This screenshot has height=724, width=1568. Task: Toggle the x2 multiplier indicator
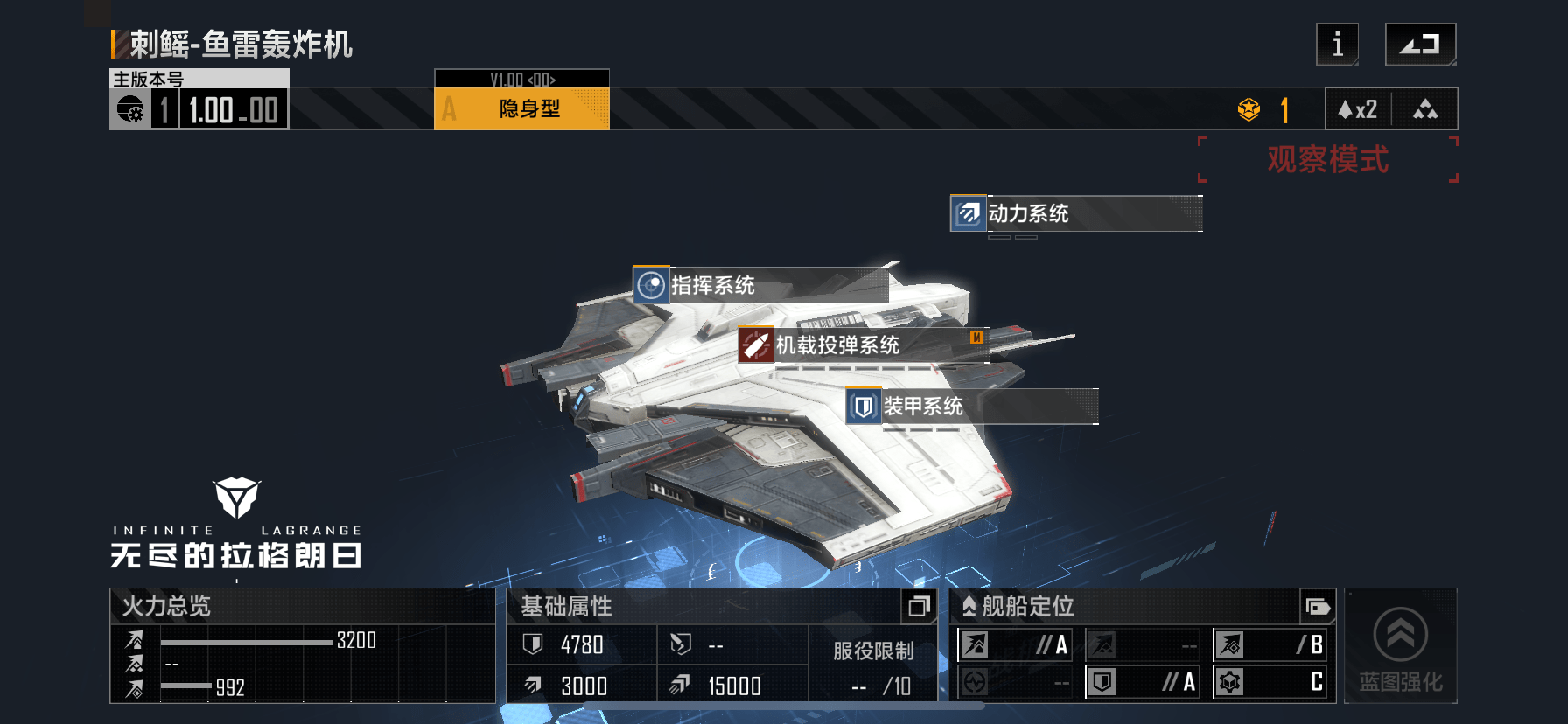(1357, 108)
